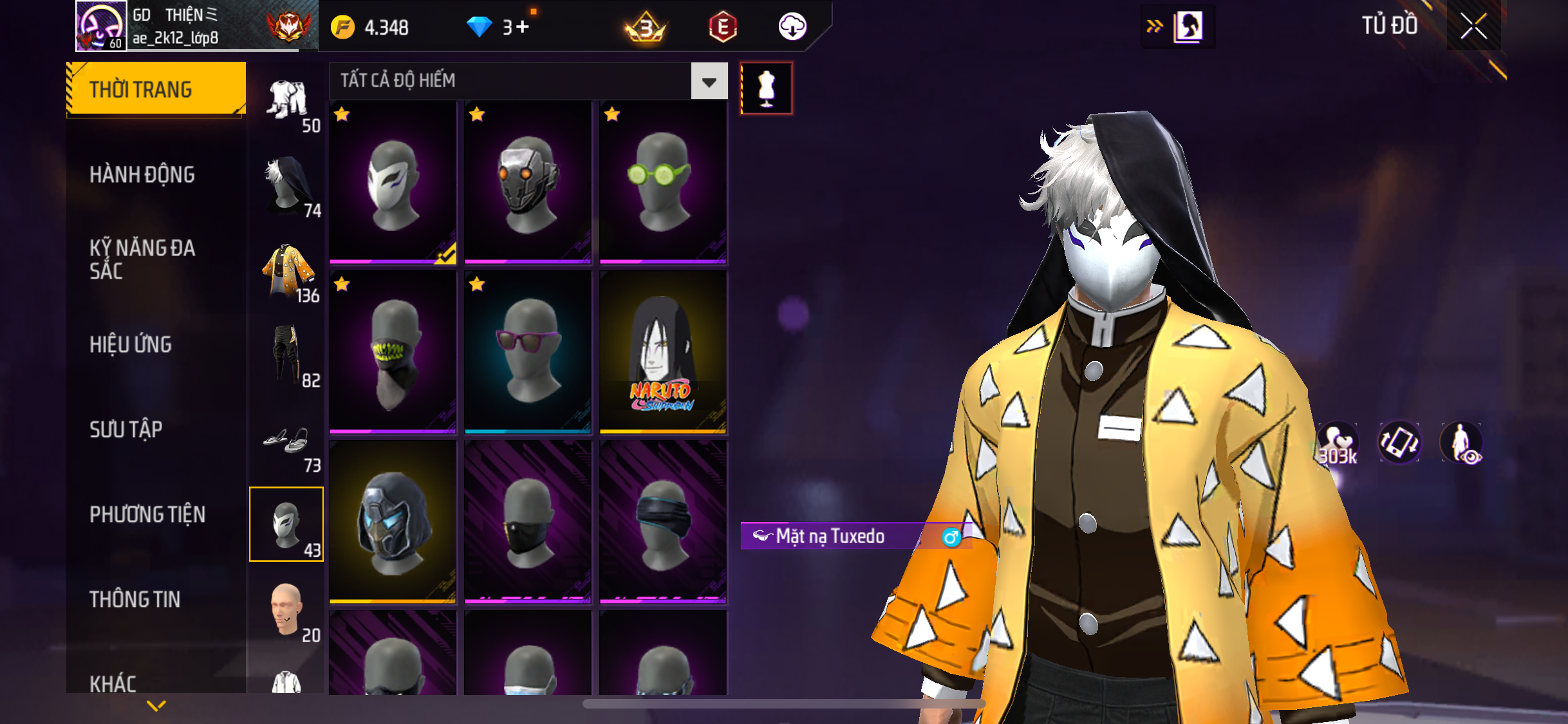Click the mannequin outfit preview button
Image resolution: width=1568 pixels, height=724 pixels.
766,88
